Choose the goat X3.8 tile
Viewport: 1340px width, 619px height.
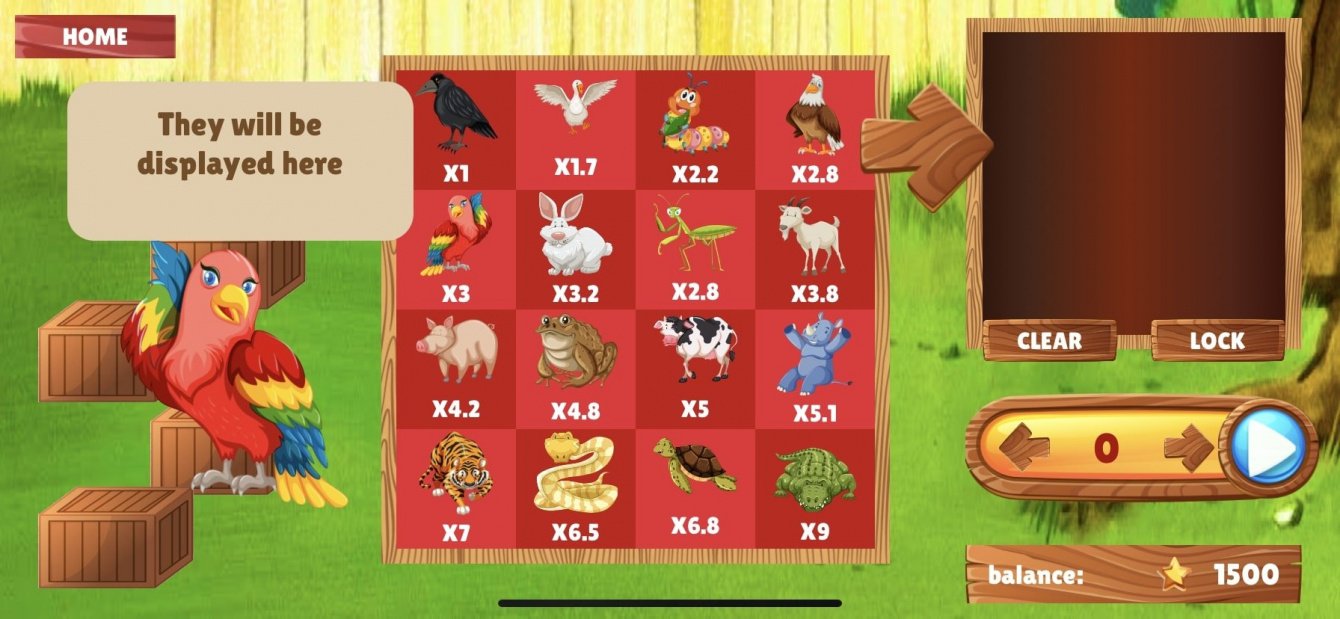(x=814, y=249)
